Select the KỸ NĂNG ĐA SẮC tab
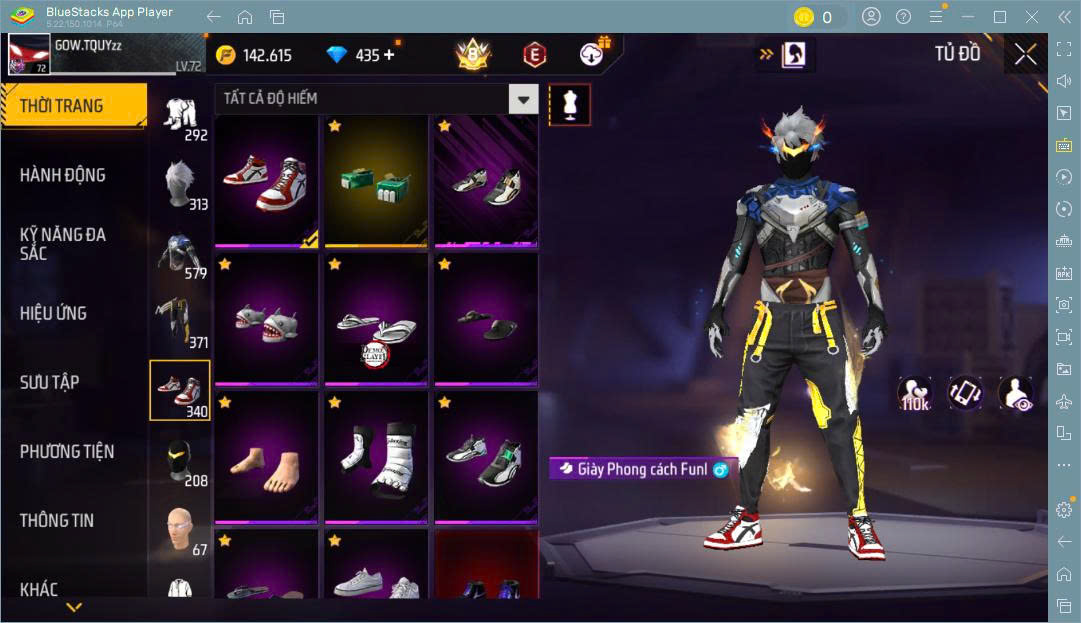 point(63,244)
